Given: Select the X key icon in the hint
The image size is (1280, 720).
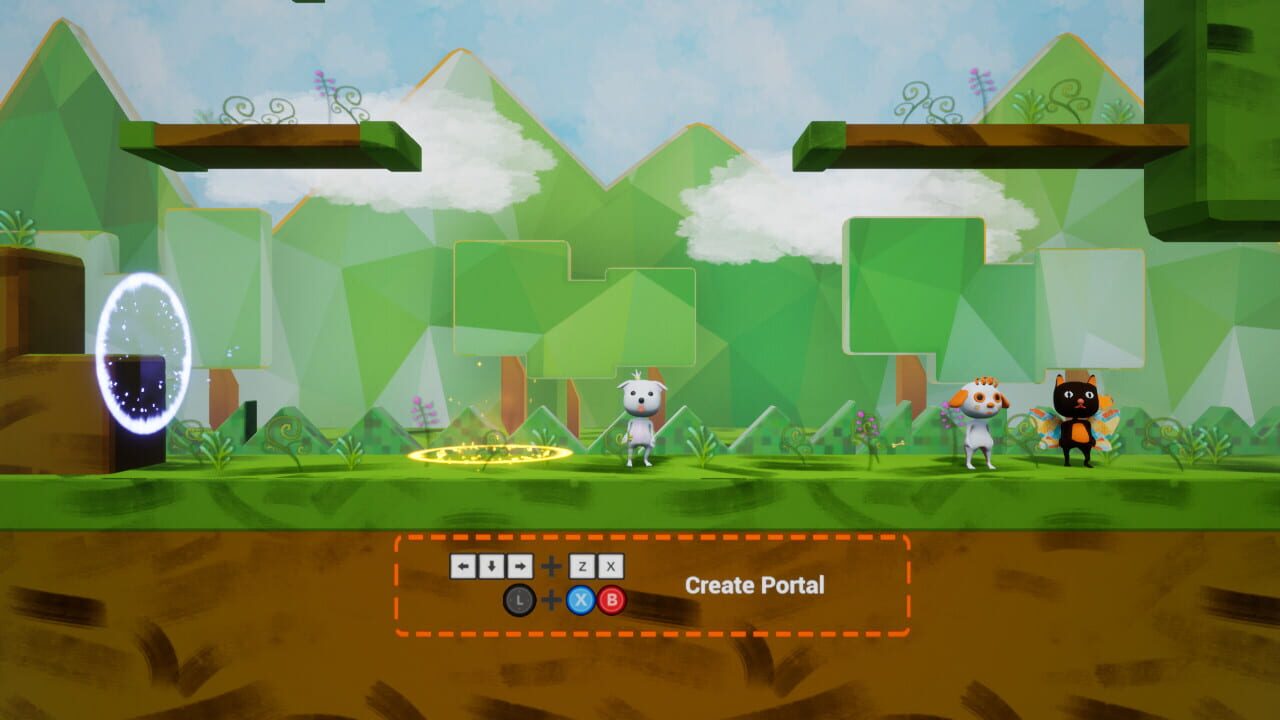Looking at the screenshot, I should pos(612,566).
